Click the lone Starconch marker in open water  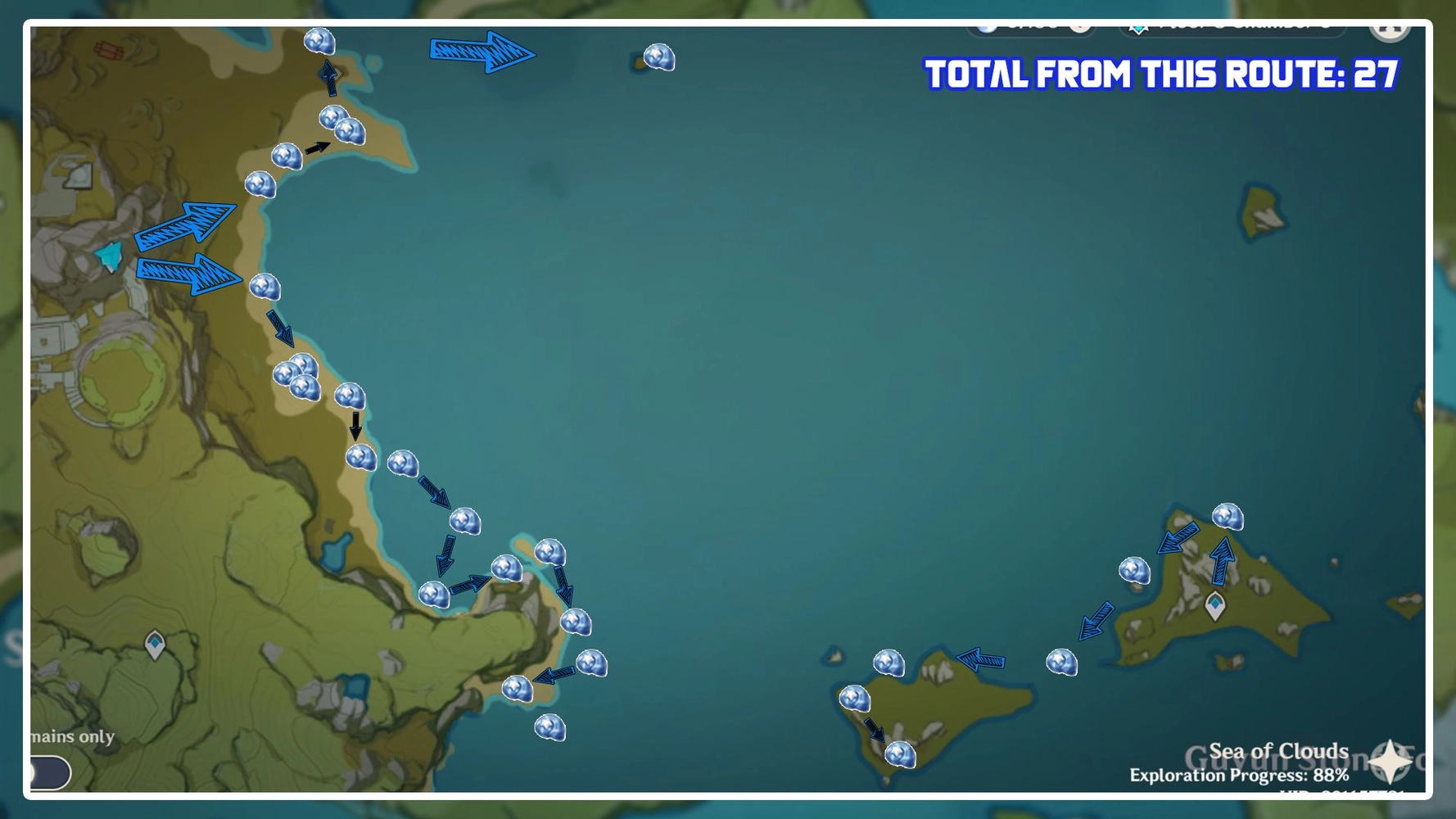click(658, 57)
